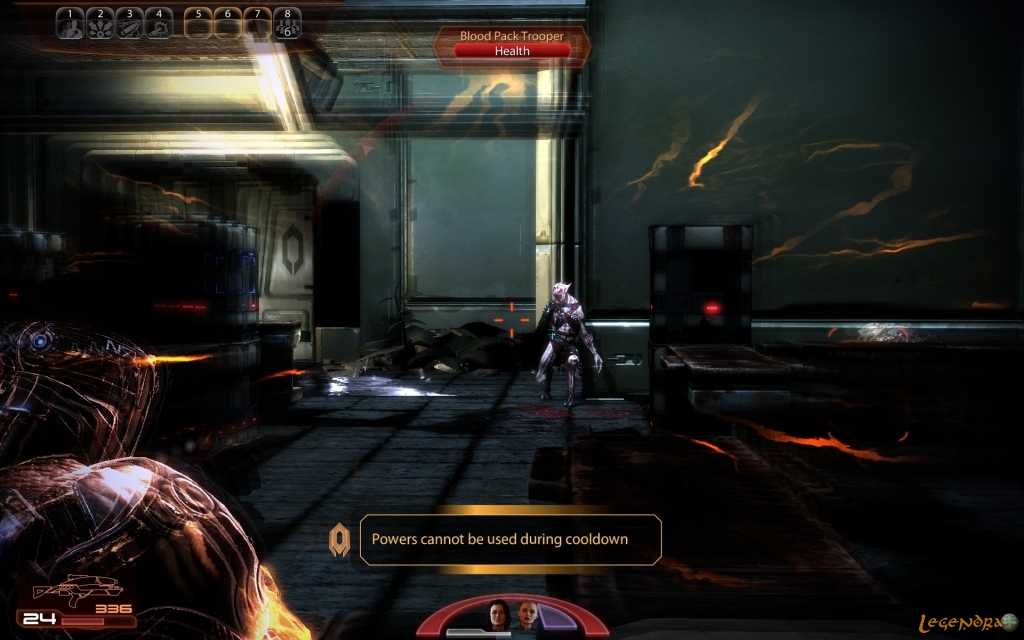
Task: Select the dark-haired squadmate portrait
Action: (x=498, y=616)
